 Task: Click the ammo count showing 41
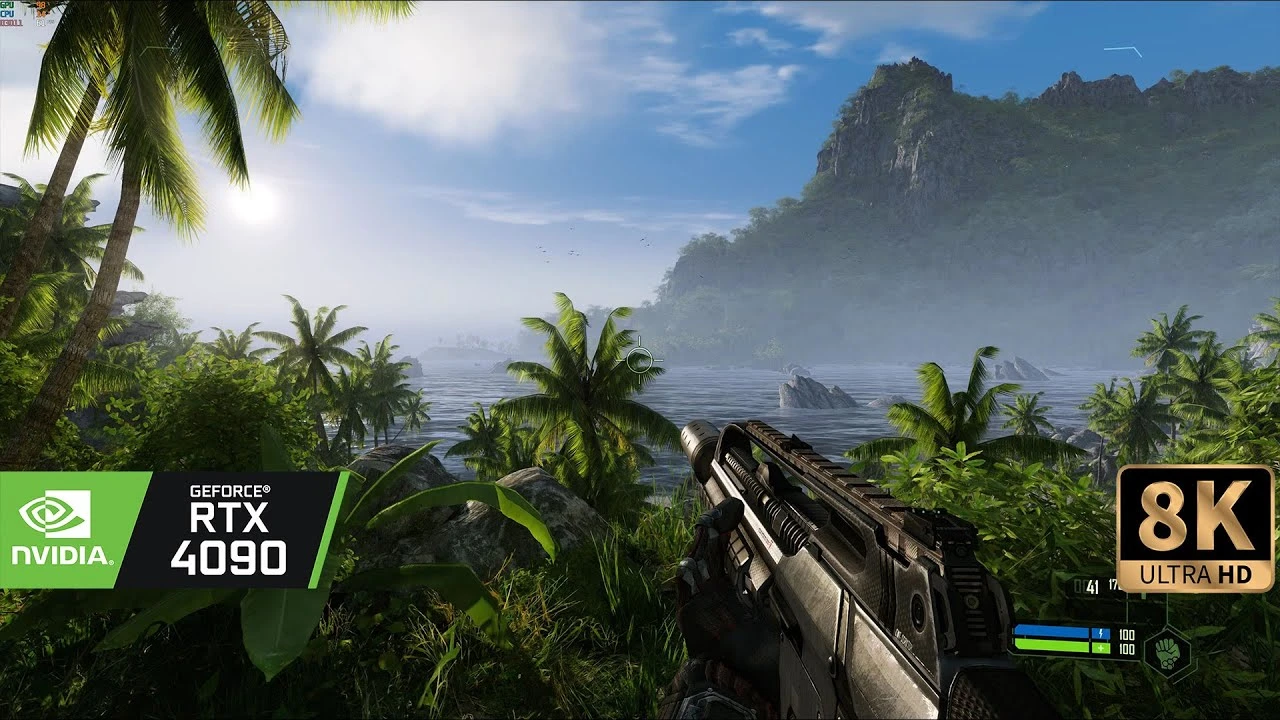[x=1092, y=587]
